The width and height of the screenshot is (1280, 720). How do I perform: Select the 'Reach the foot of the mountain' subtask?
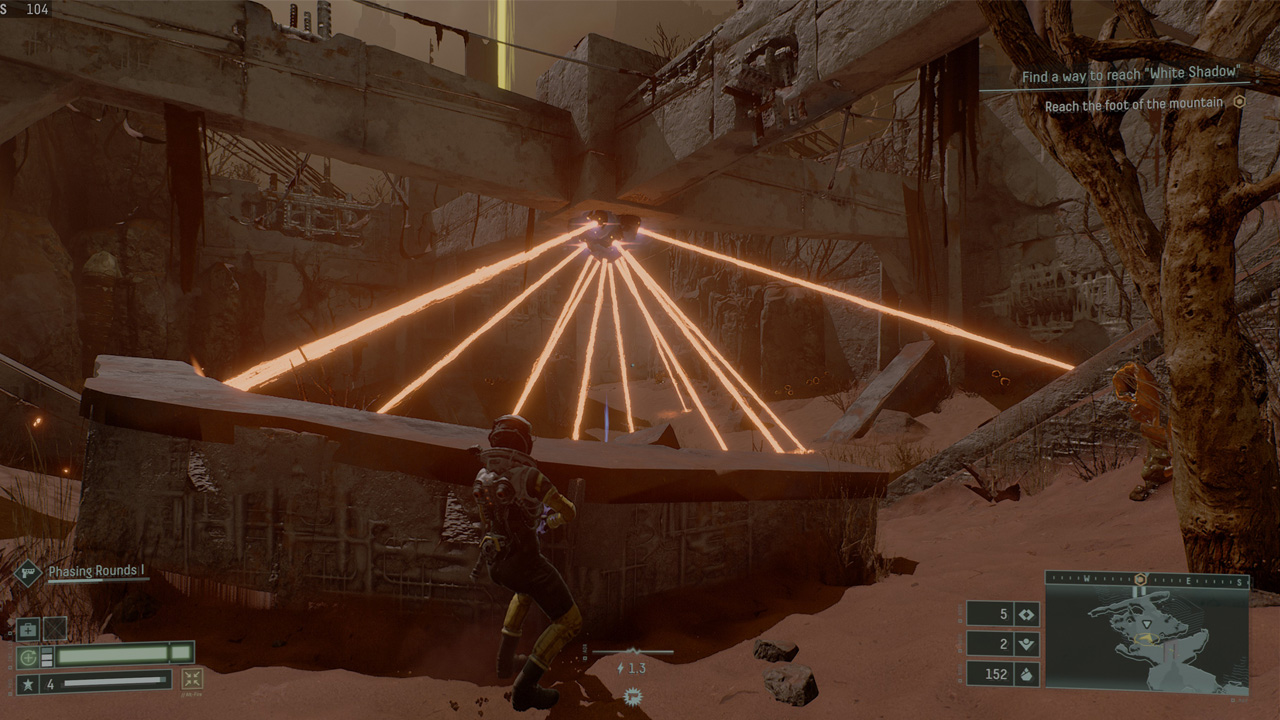coord(1135,103)
